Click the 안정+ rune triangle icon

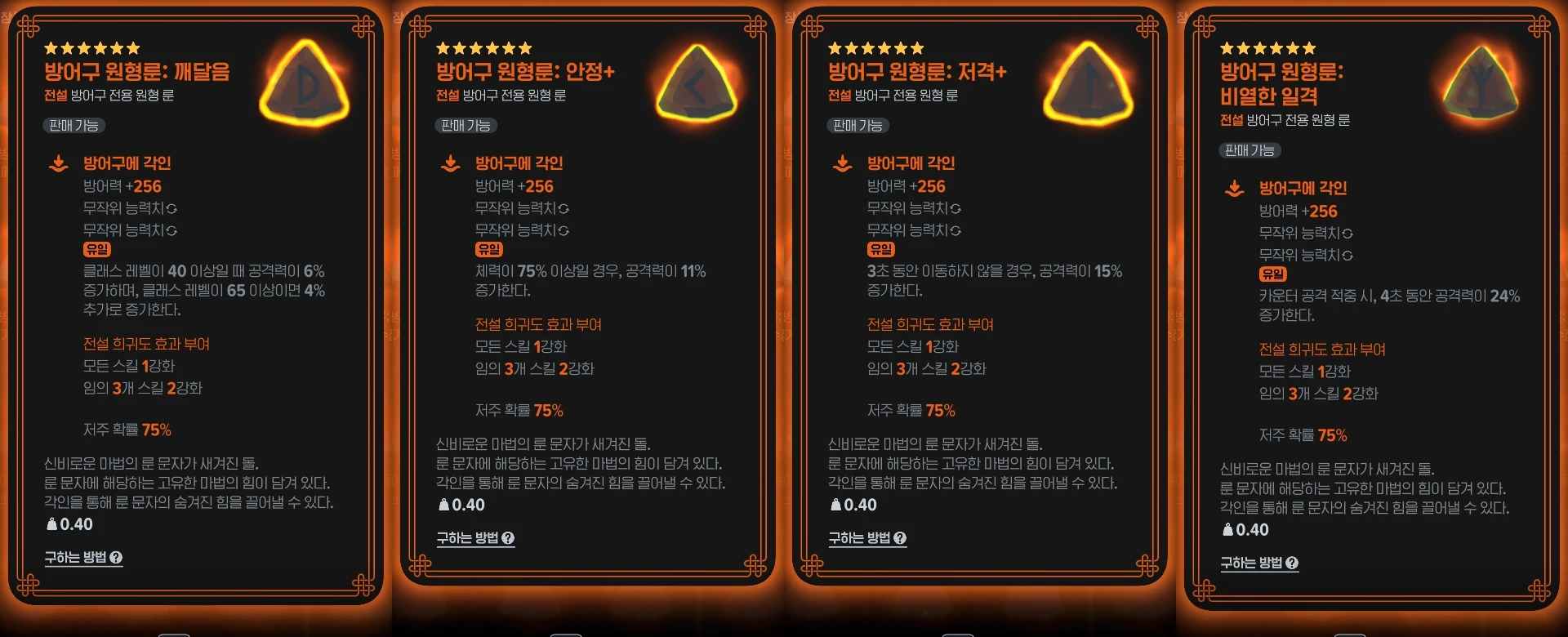697,86
